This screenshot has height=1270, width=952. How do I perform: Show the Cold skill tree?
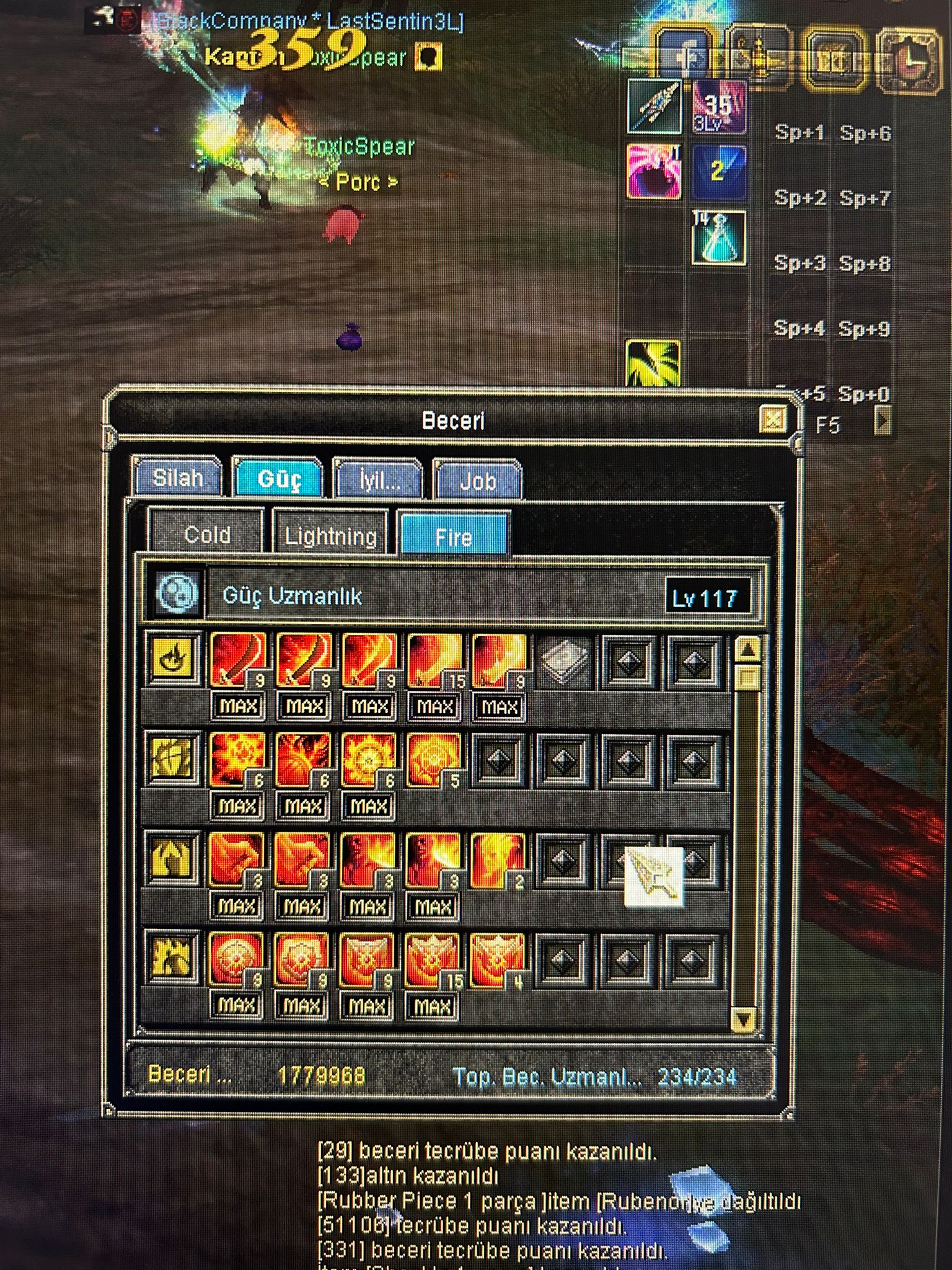(206, 535)
